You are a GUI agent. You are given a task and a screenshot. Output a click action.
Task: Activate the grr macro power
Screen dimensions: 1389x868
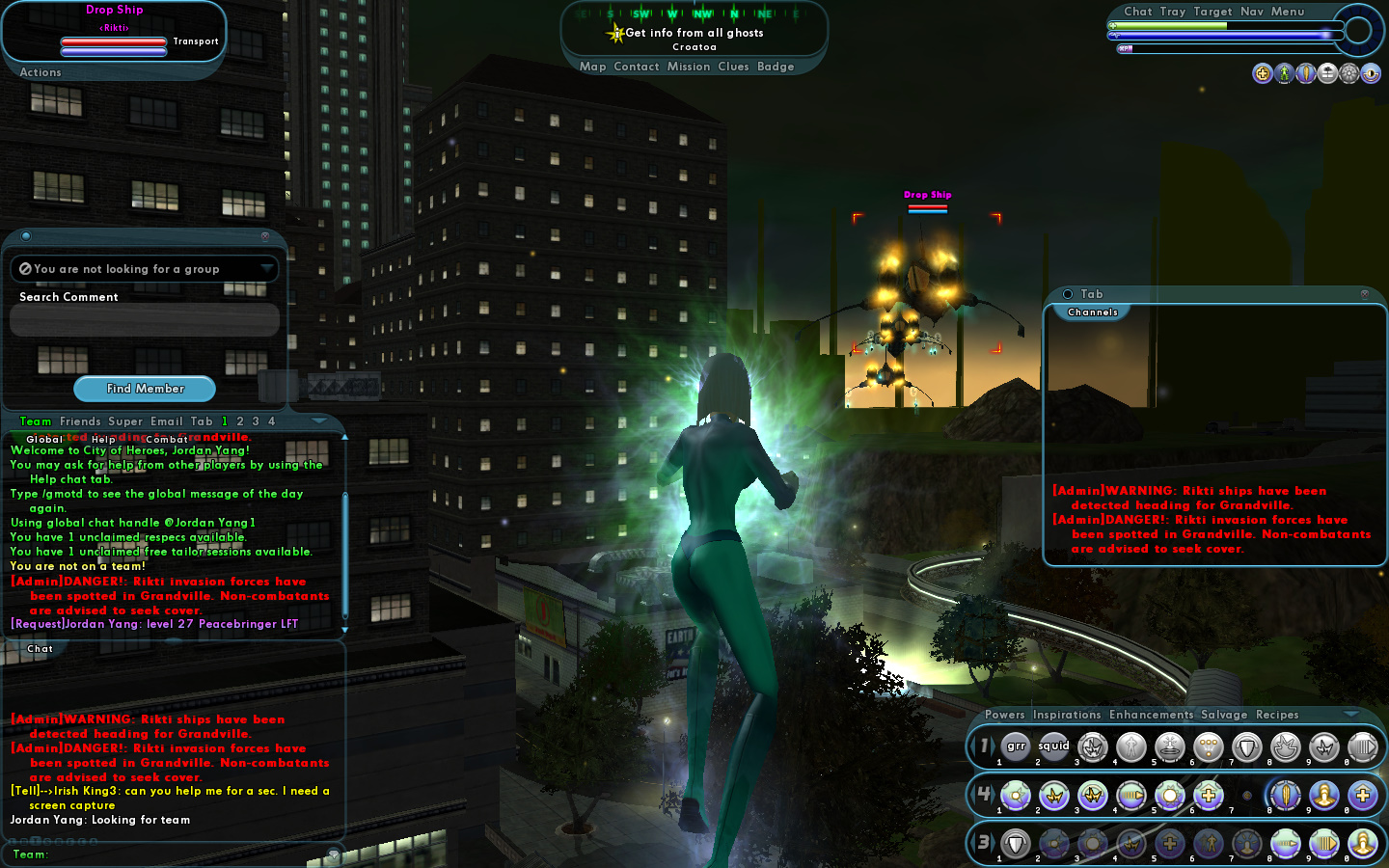tap(1016, 746)
